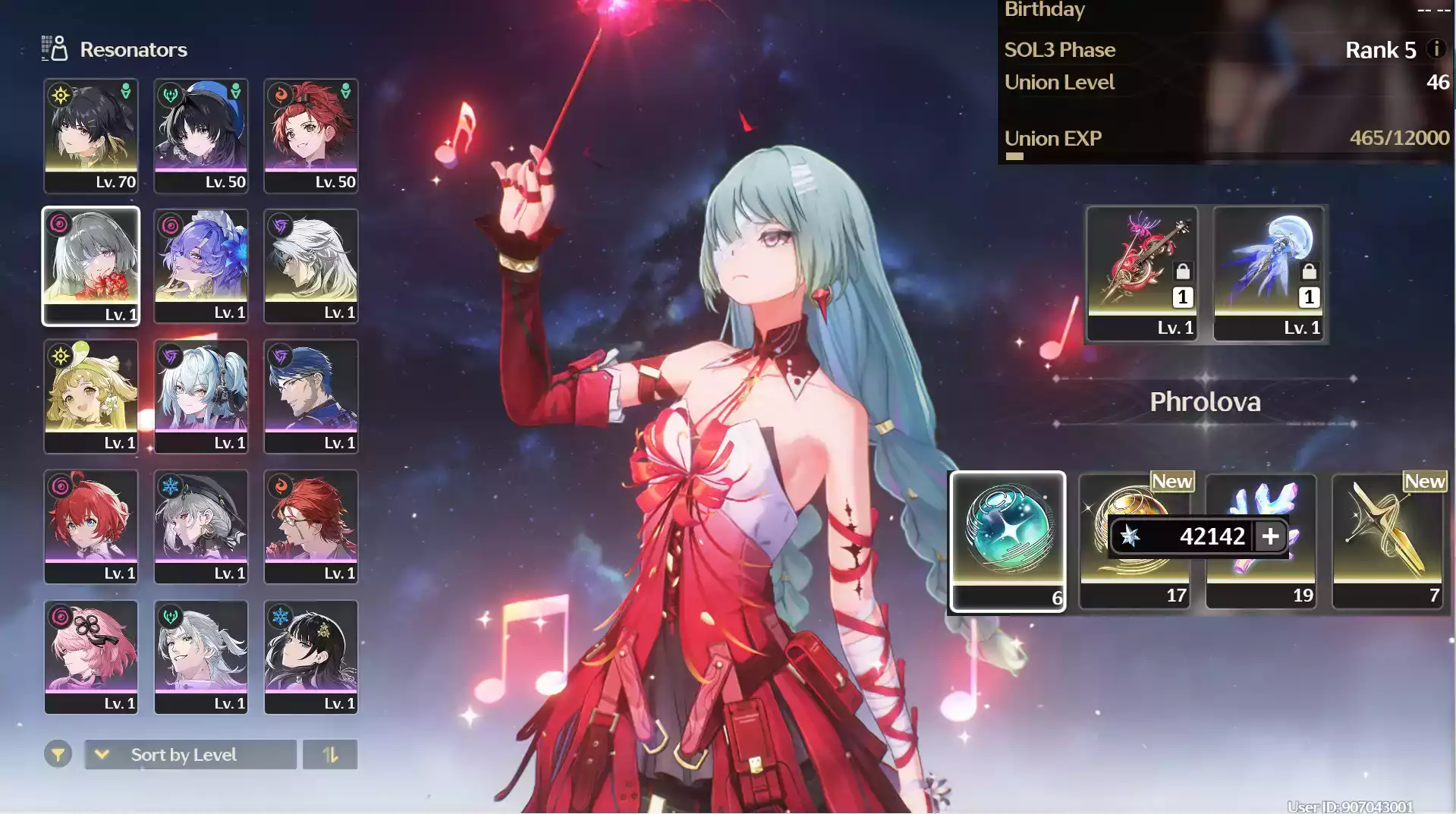Select the teal resonance orb item showing 6

tap(1007, 539)
